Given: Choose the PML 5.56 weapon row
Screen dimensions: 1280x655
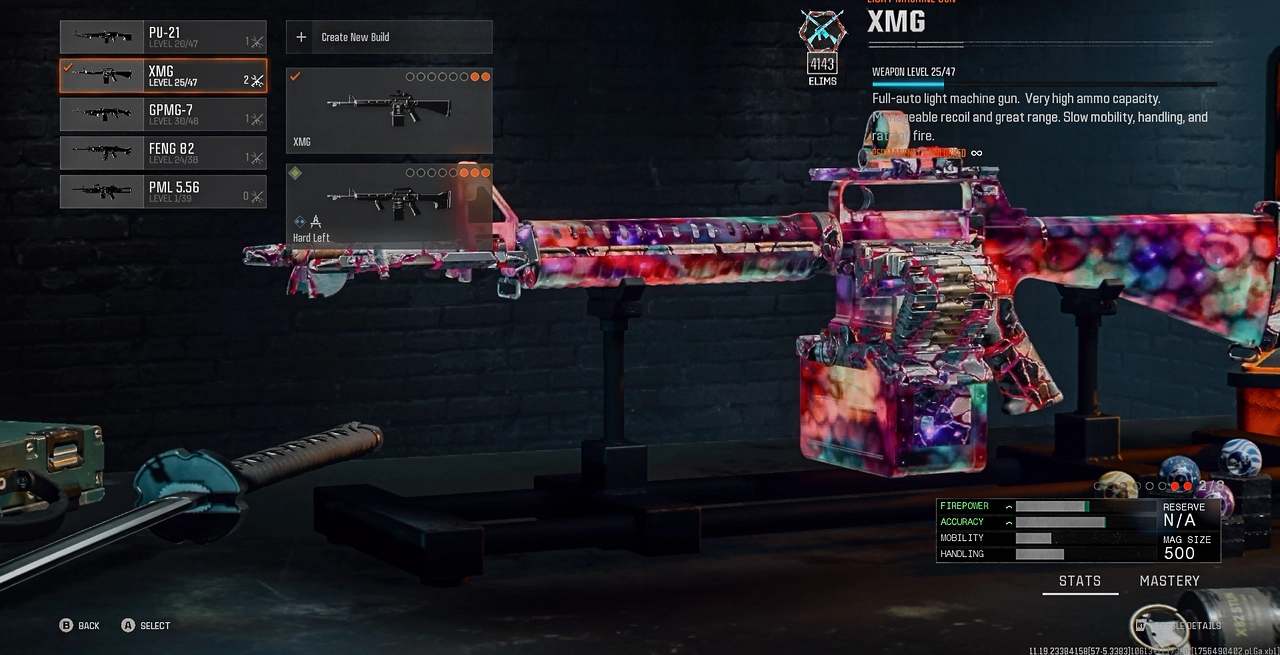Looking at the screenshot, I should pos(163,191).
